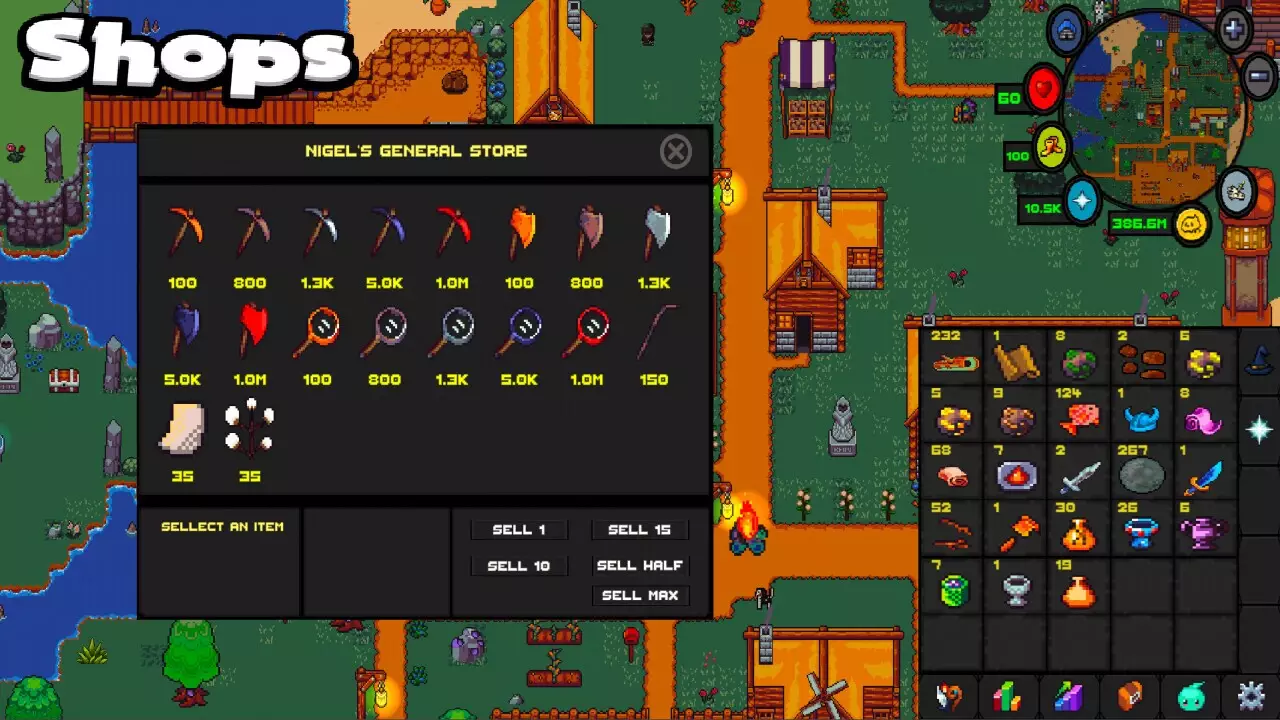The width and height of the screenshot is (1280, 720).
Task: Select the dagger and mask tab icon
Action: [949, 697]
